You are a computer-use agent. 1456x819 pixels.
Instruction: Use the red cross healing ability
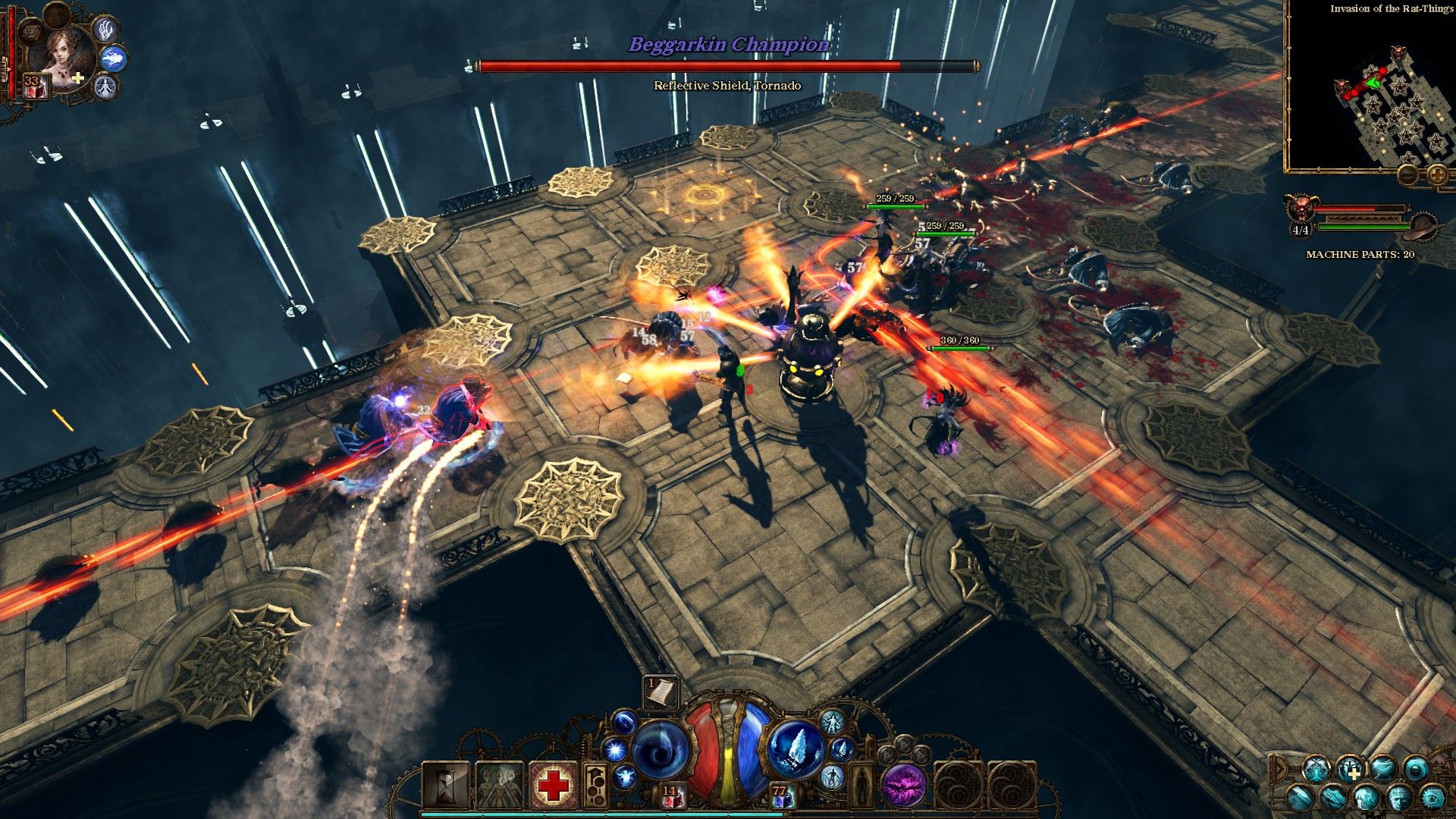[x=554, y=786]
